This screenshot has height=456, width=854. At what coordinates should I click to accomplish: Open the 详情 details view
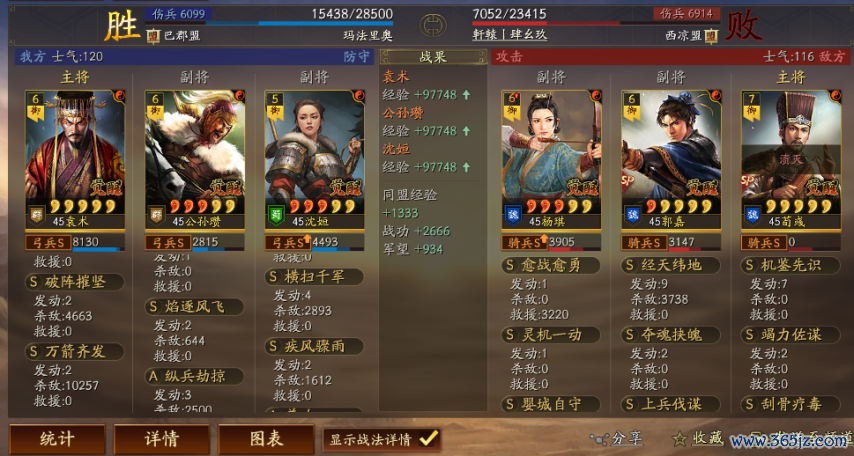click(x=160, y=439)
